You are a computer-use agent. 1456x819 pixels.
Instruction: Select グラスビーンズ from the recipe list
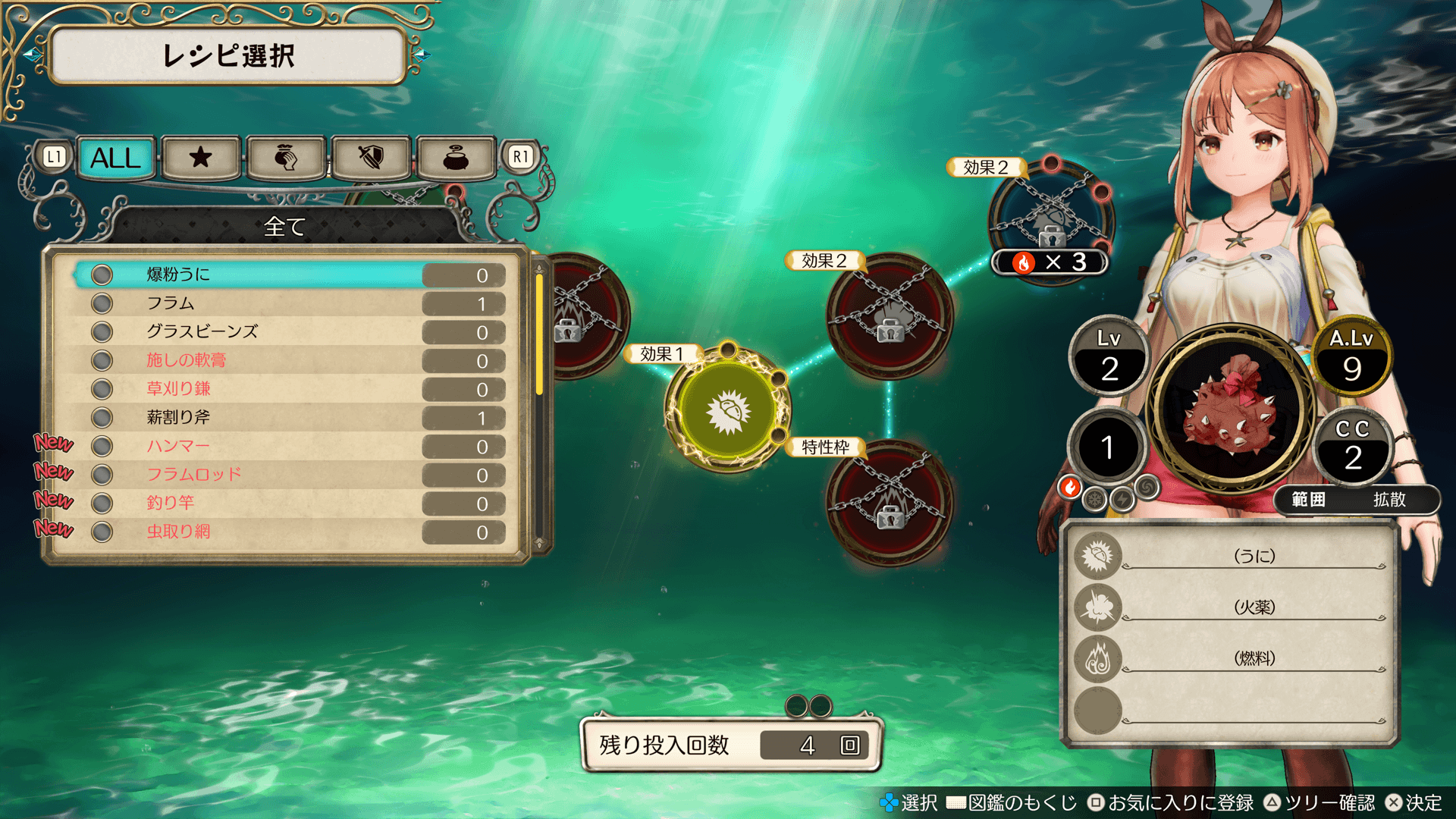click(288, 332)
